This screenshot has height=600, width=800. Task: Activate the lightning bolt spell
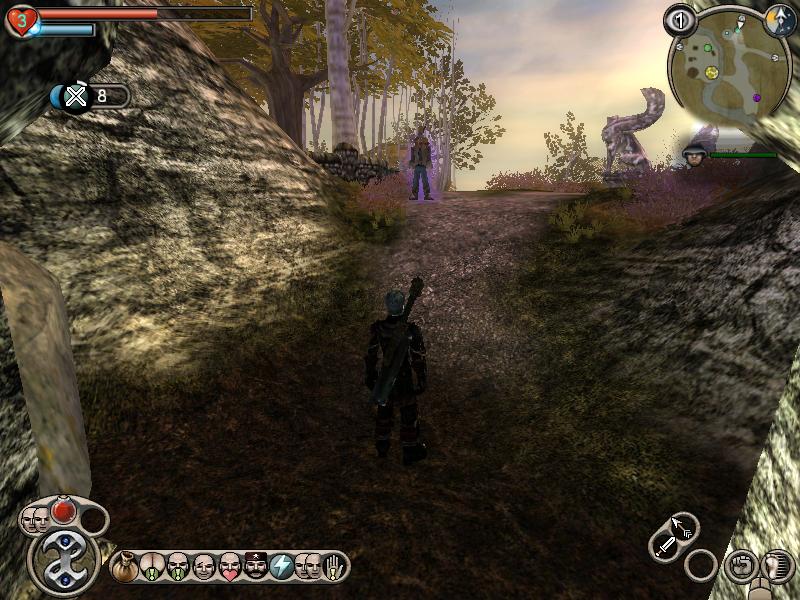(x=282, y=566)
